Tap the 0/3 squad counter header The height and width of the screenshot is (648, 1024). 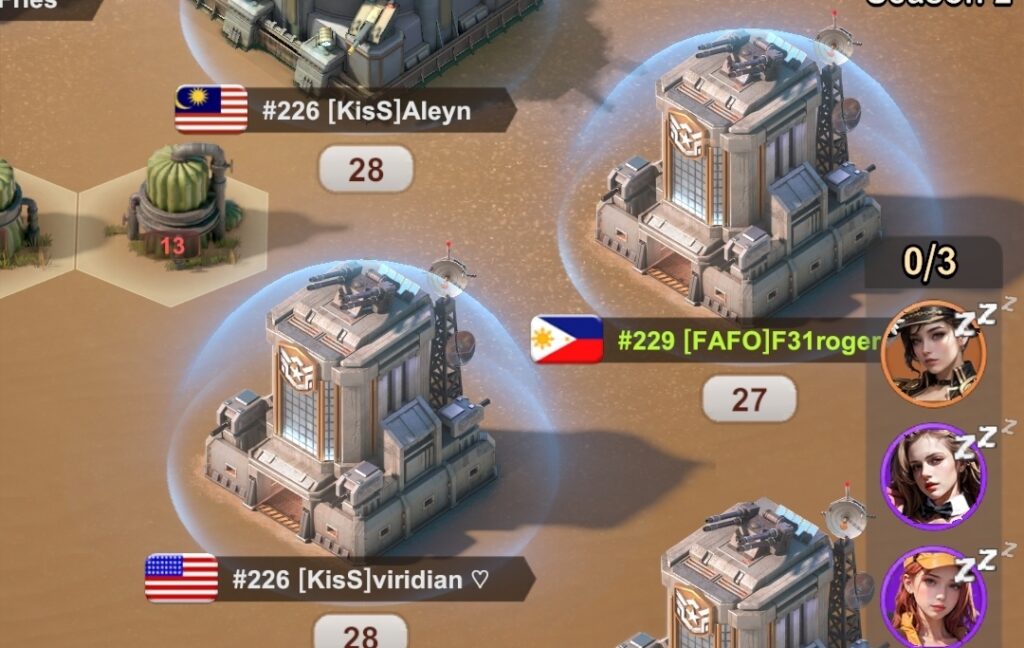(931, 262)
